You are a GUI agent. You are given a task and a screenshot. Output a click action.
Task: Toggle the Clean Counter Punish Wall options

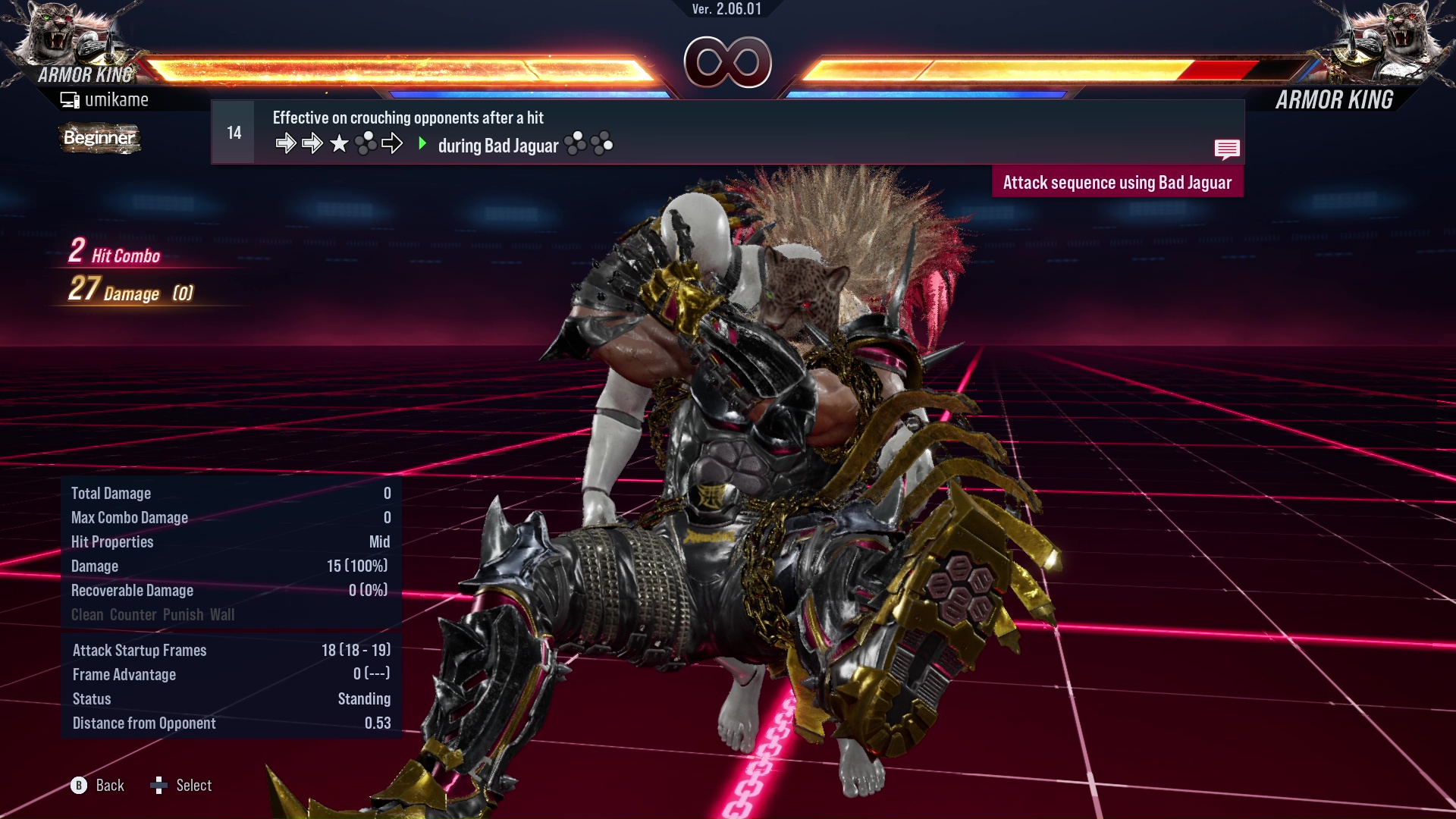point(152,615)
